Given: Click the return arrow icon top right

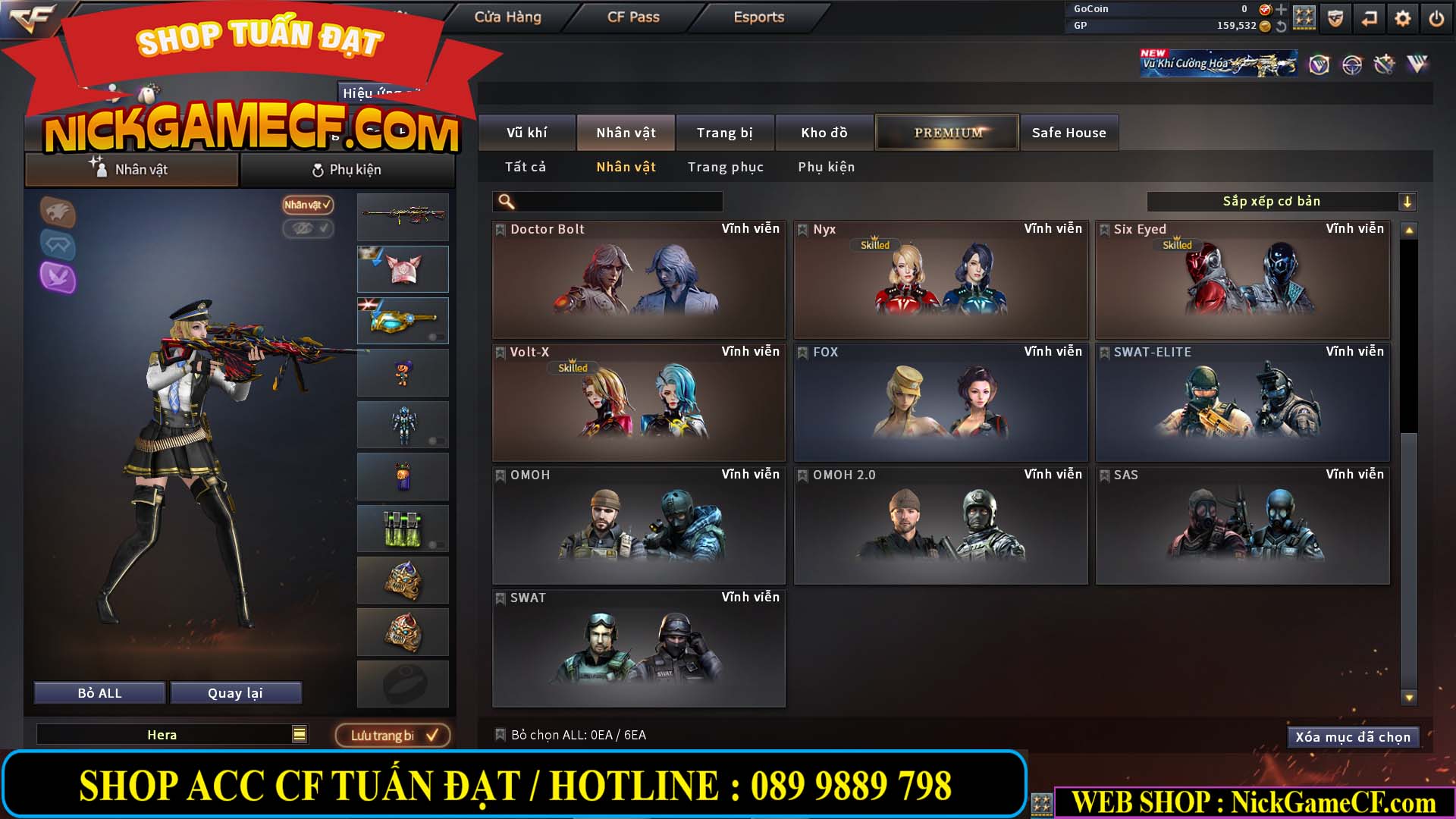Looking at the screenshot, I should (x=1368, y=17).
